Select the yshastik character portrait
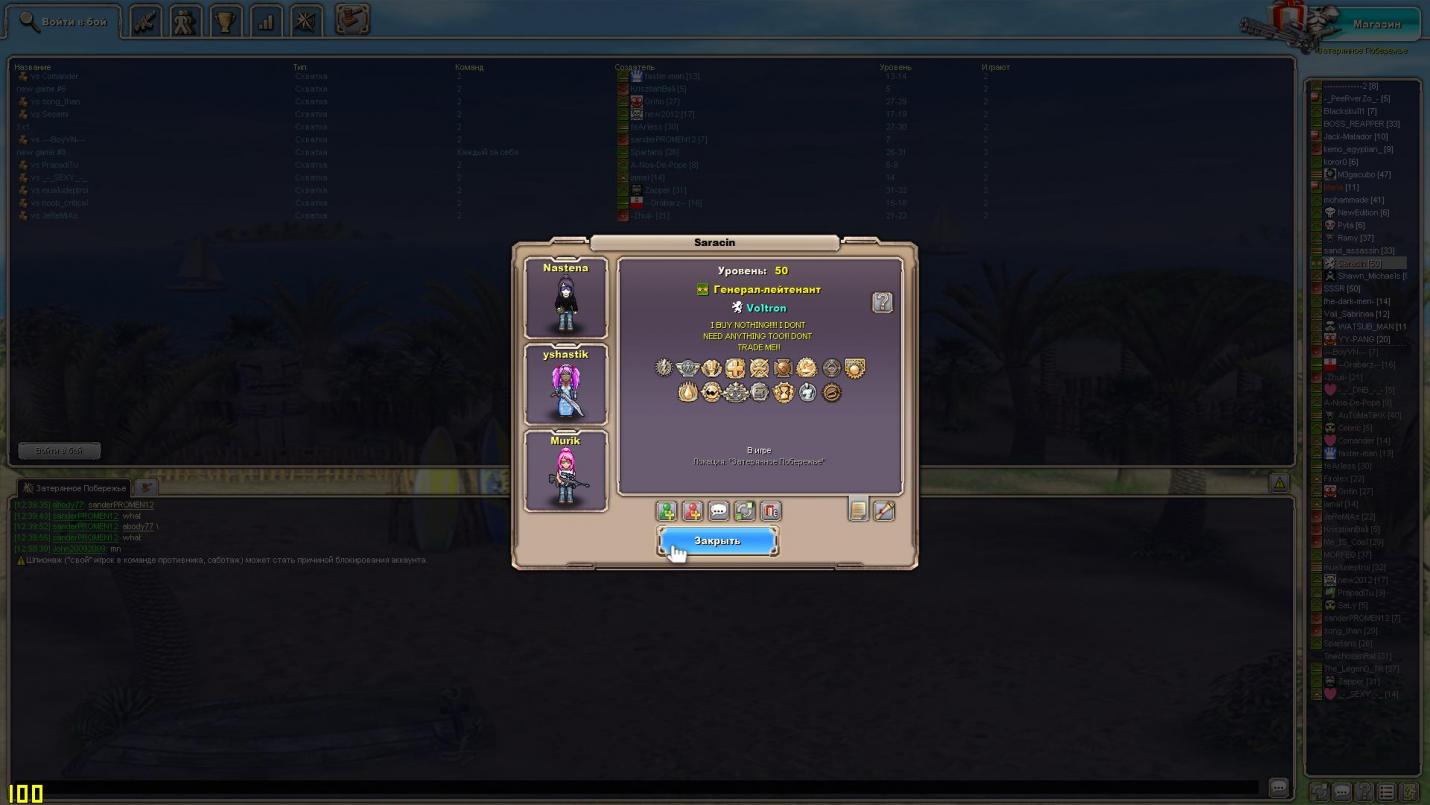Viewport: 1430px width, 805px height. click(x=566, y=385)
